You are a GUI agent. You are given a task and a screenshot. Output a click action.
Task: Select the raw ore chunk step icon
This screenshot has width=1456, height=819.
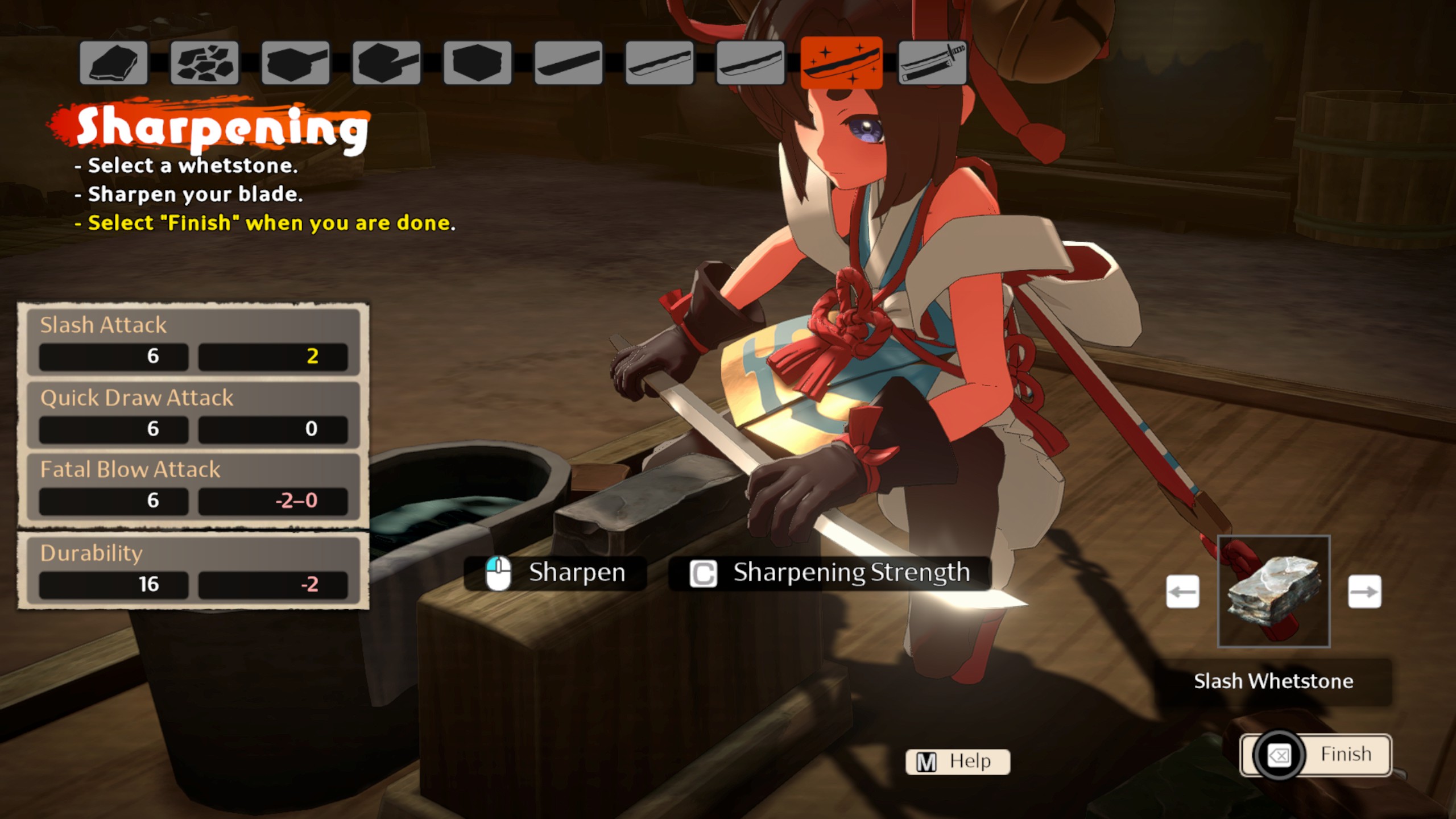tap(114, 63)
